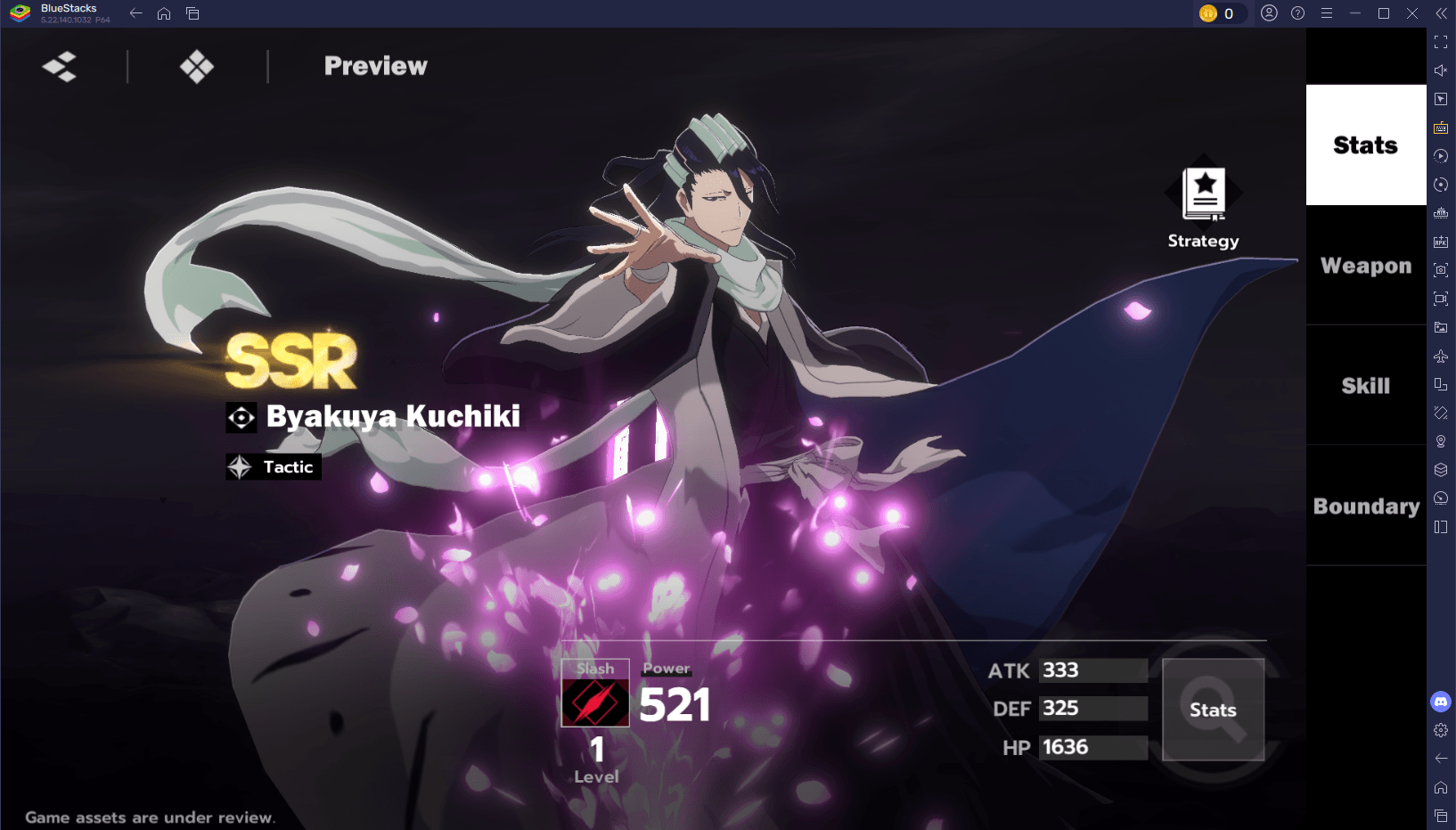Open the Discord icon in sidebar

(1441, 702)
